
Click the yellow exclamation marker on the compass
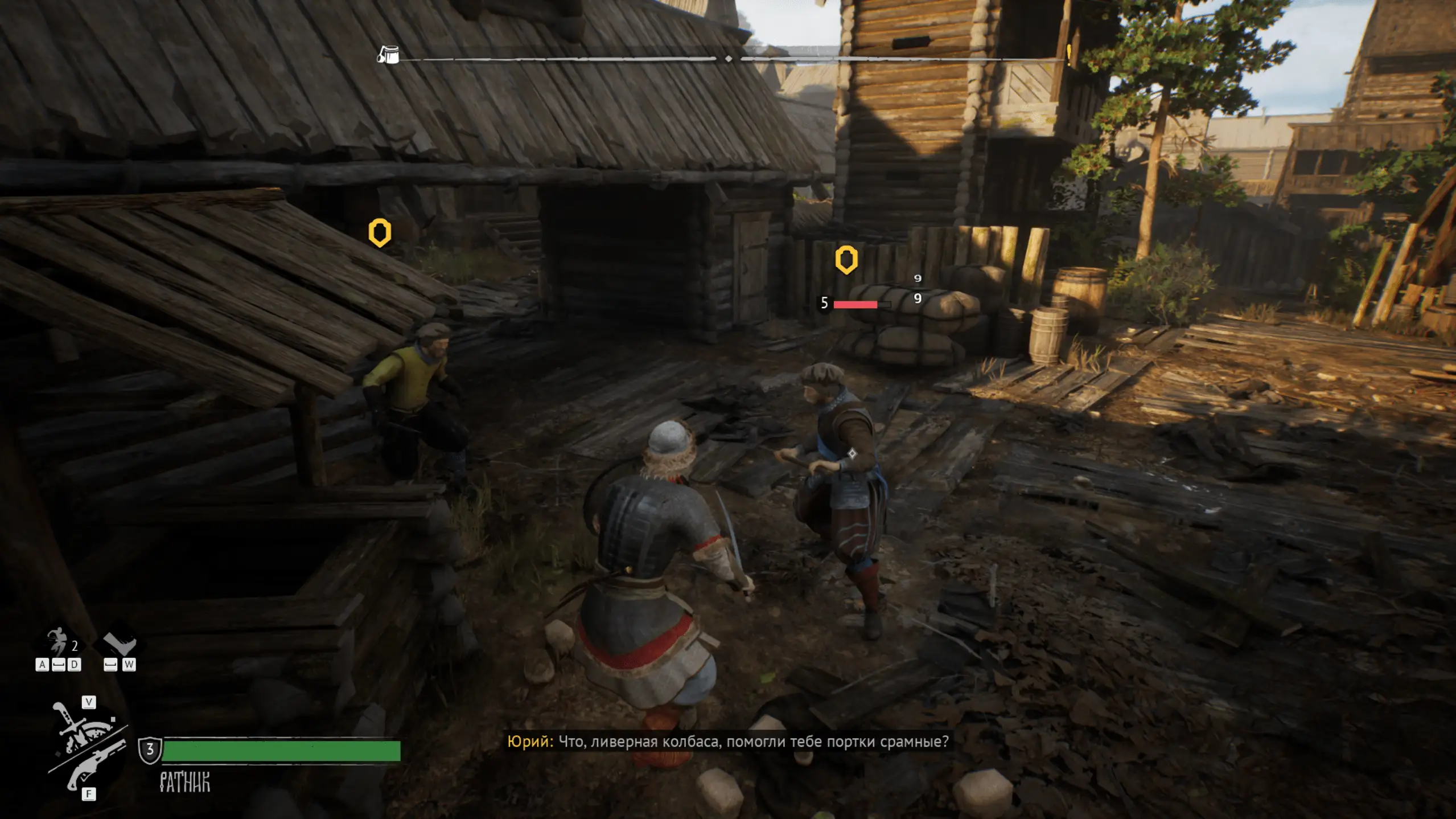tap(1069, 54)
